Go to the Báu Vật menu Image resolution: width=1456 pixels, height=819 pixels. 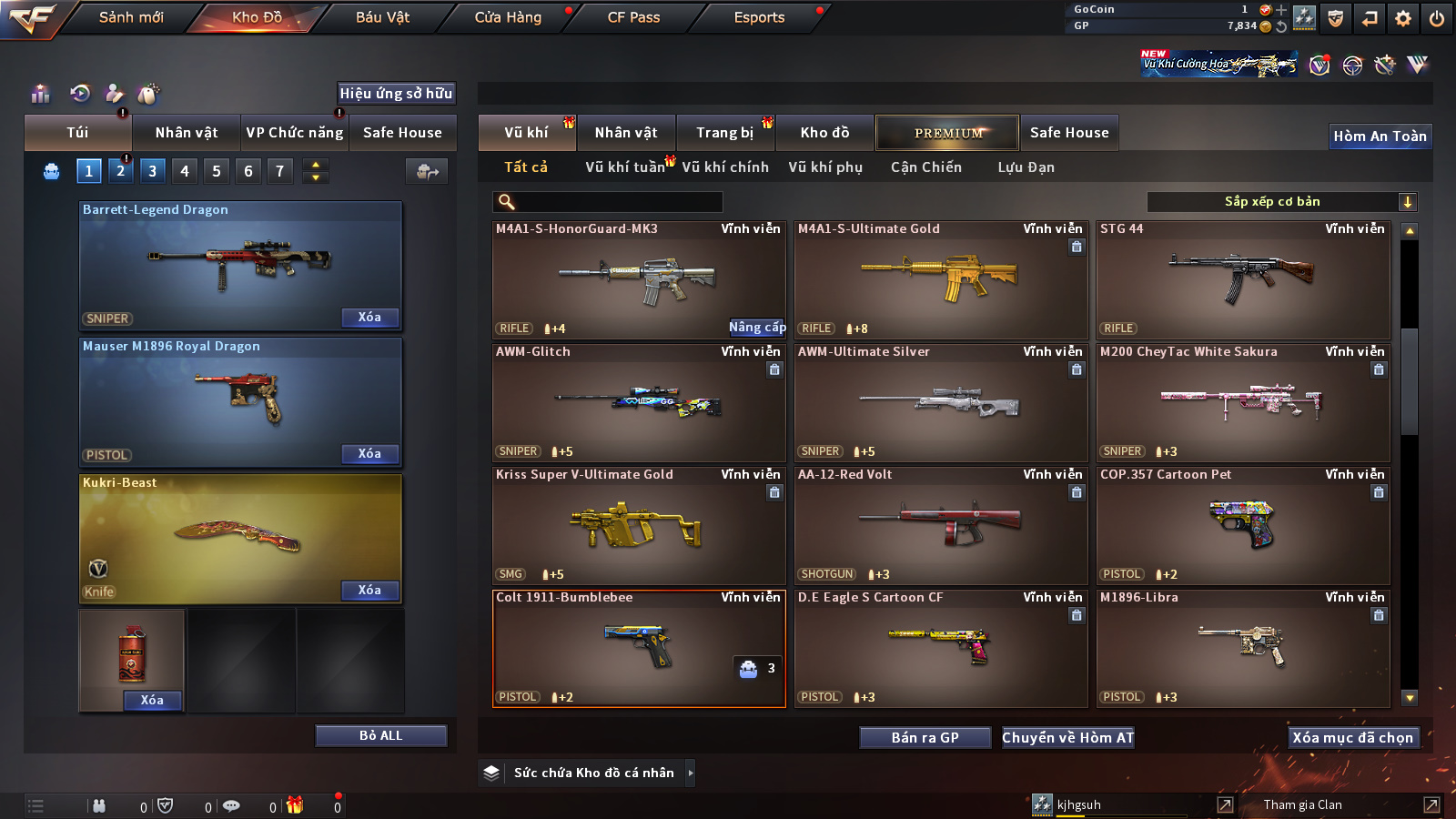pos(382,17)
